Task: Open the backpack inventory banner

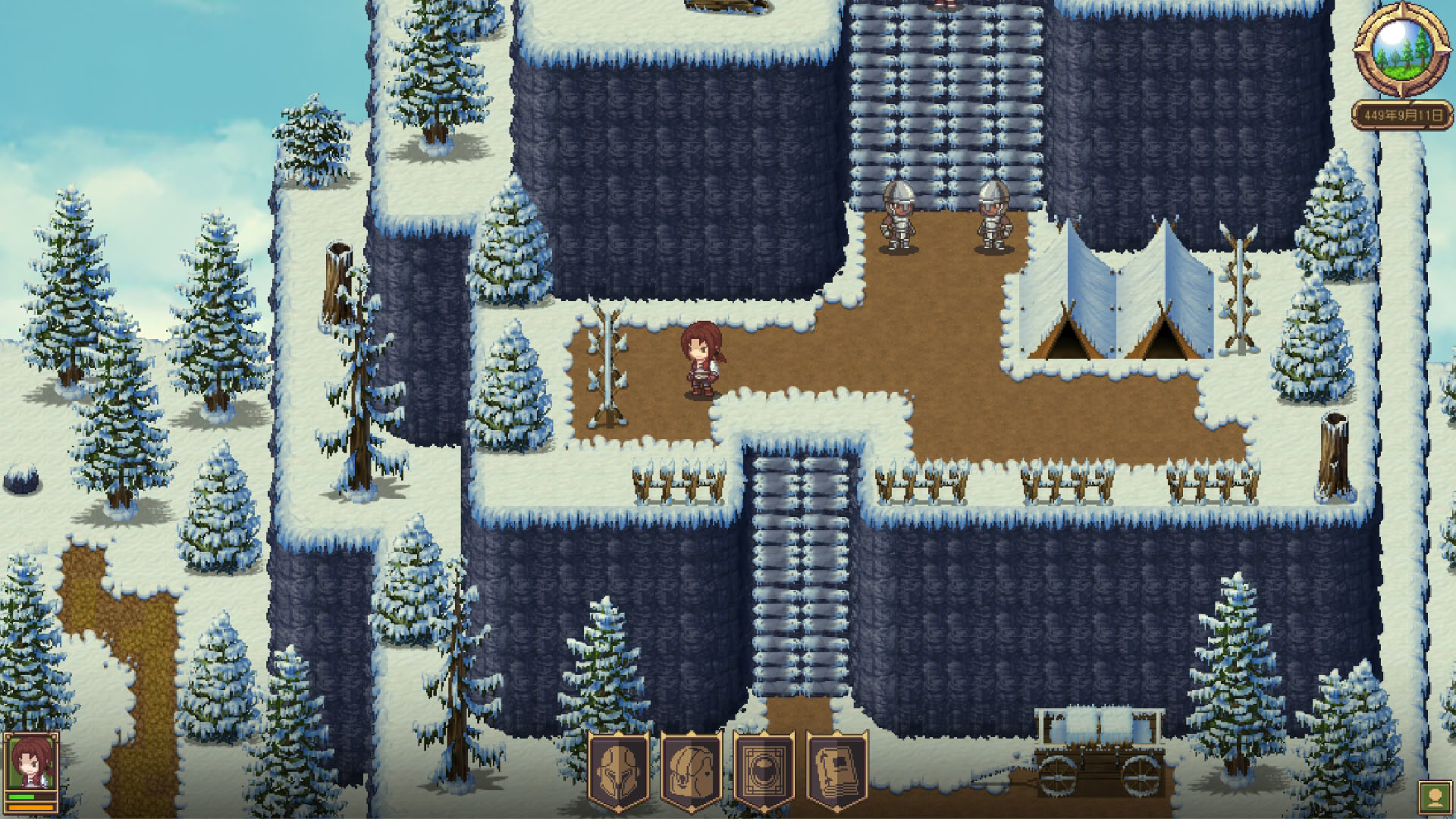Action: pos(691,771)
